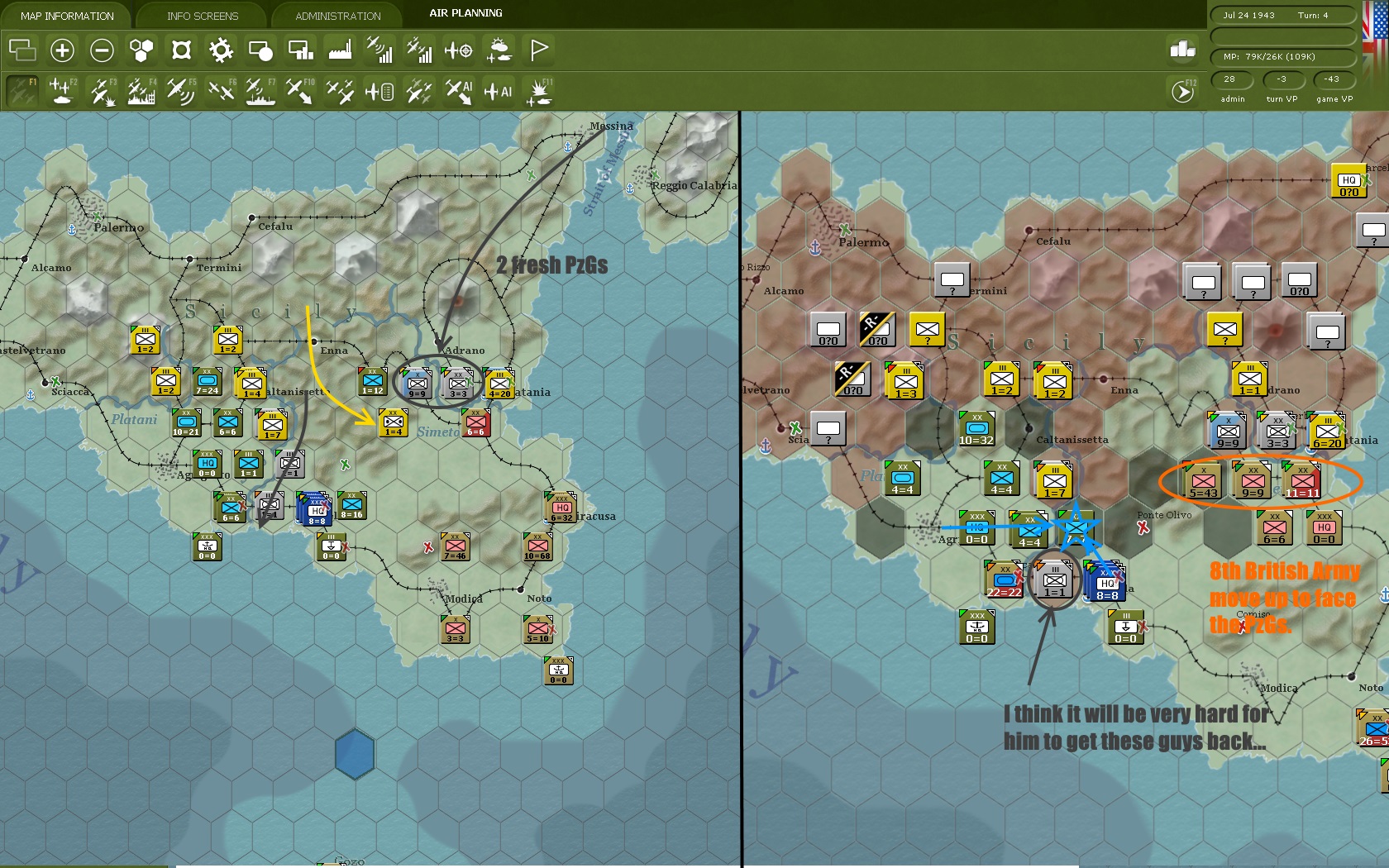Image resolution: width=1389 pixels, height=868 pixels.
Task: Open the victory points bar chart icon
Action: [1184, 50]
